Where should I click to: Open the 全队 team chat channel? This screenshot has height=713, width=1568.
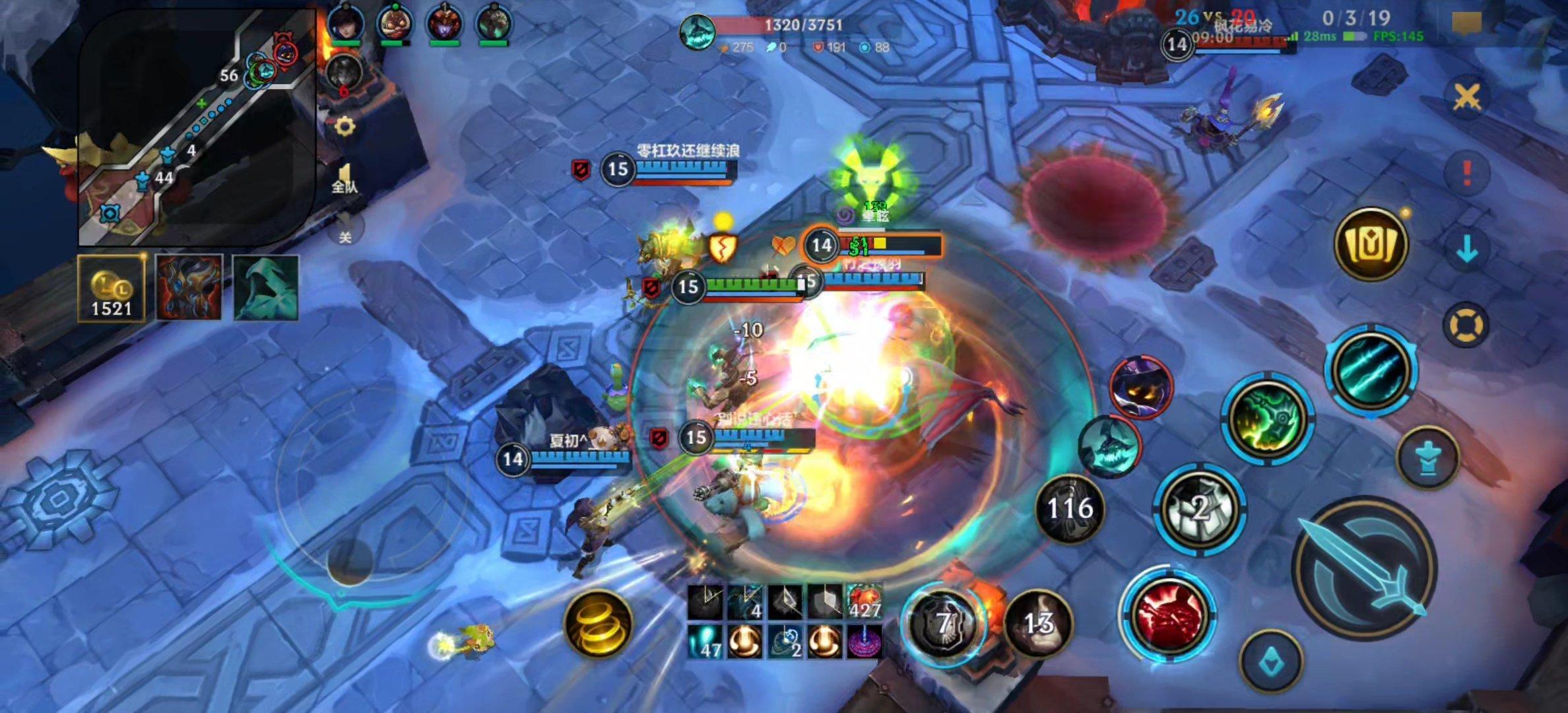tap(344, 180)
